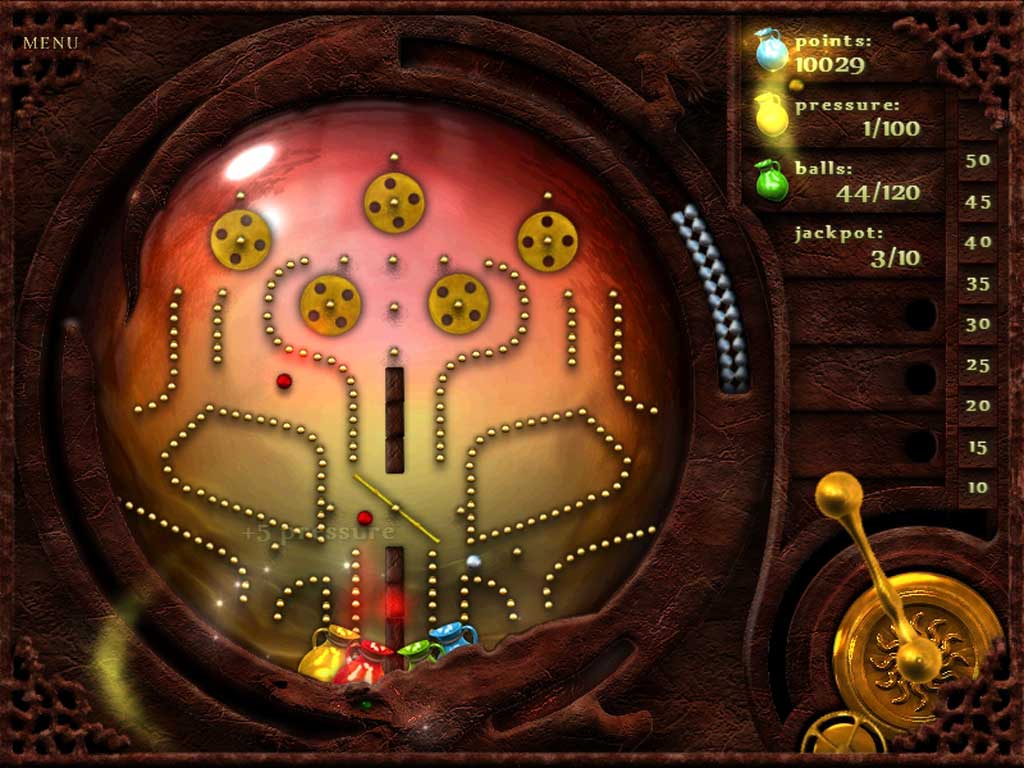This screenshot has height=768, width=1024.
Task: Click the golden ball launcher lever
Action: click(x=839, y=495)
